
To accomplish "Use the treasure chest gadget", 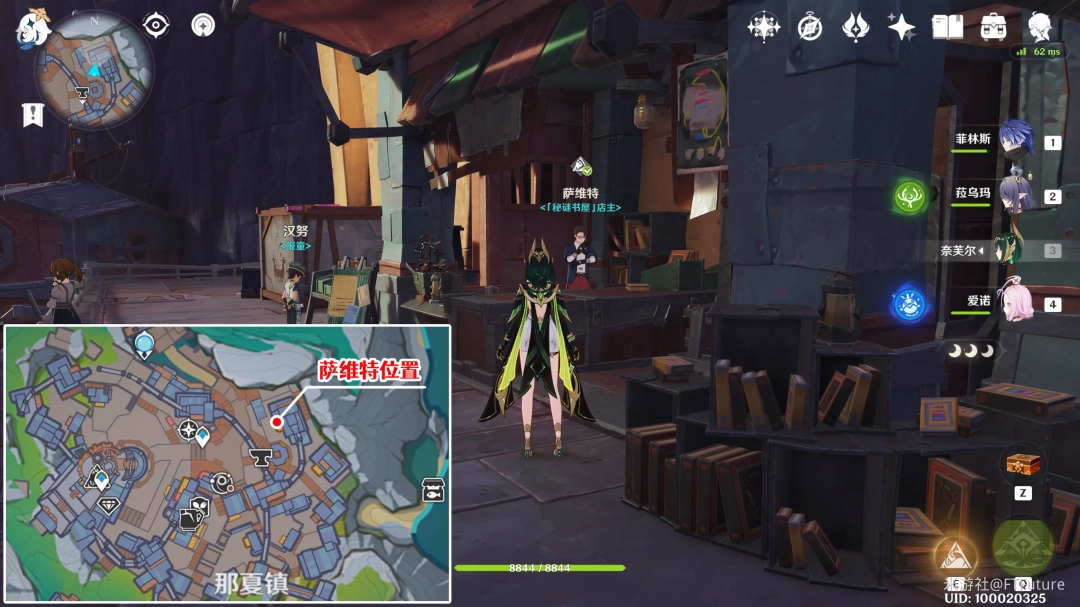I will (x=1022, y=464).
